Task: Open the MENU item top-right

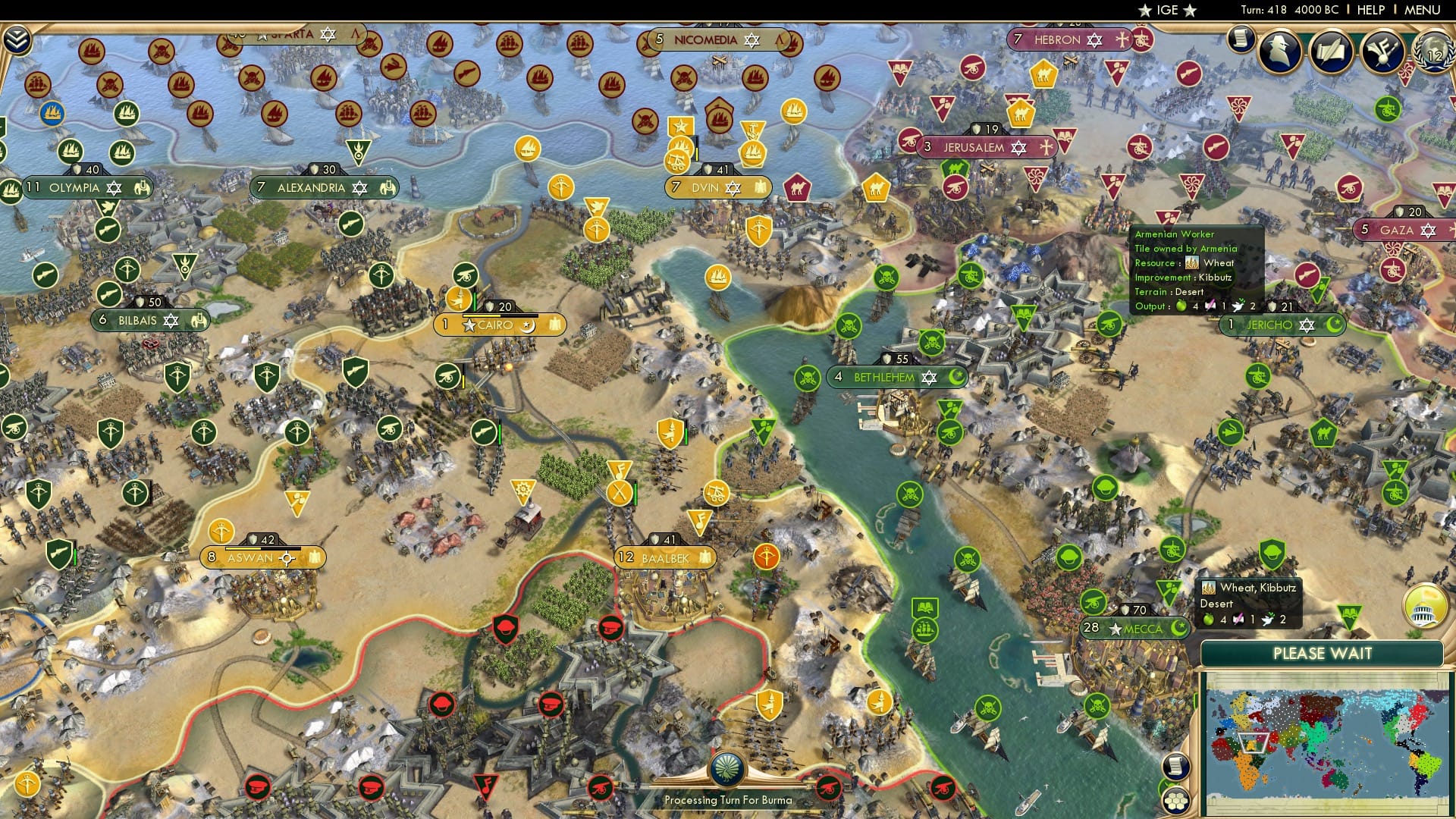Action: pos(1422,10)
